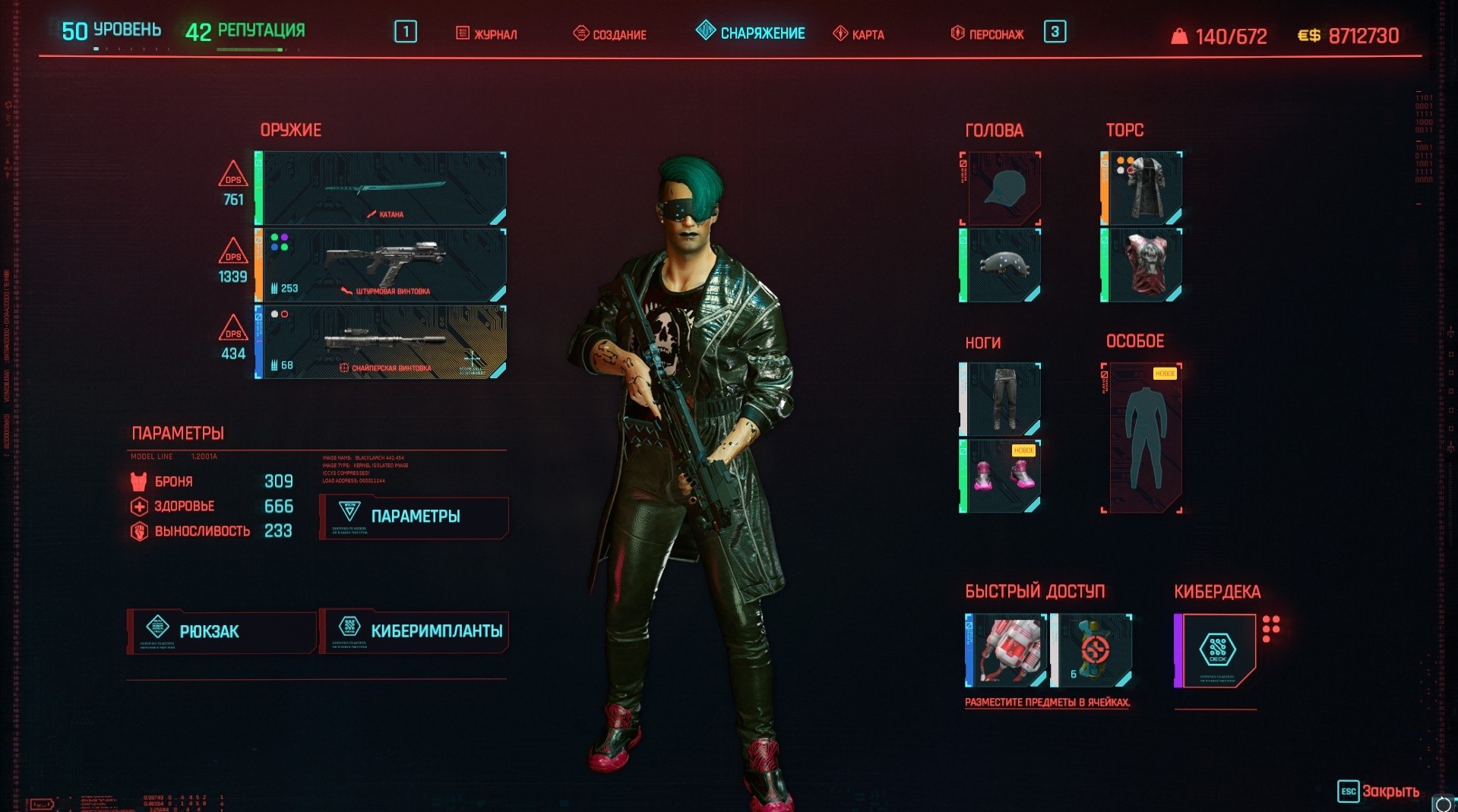Open the Карта tab
Viewport: 1458px width, 812px height.
point(859,33)
